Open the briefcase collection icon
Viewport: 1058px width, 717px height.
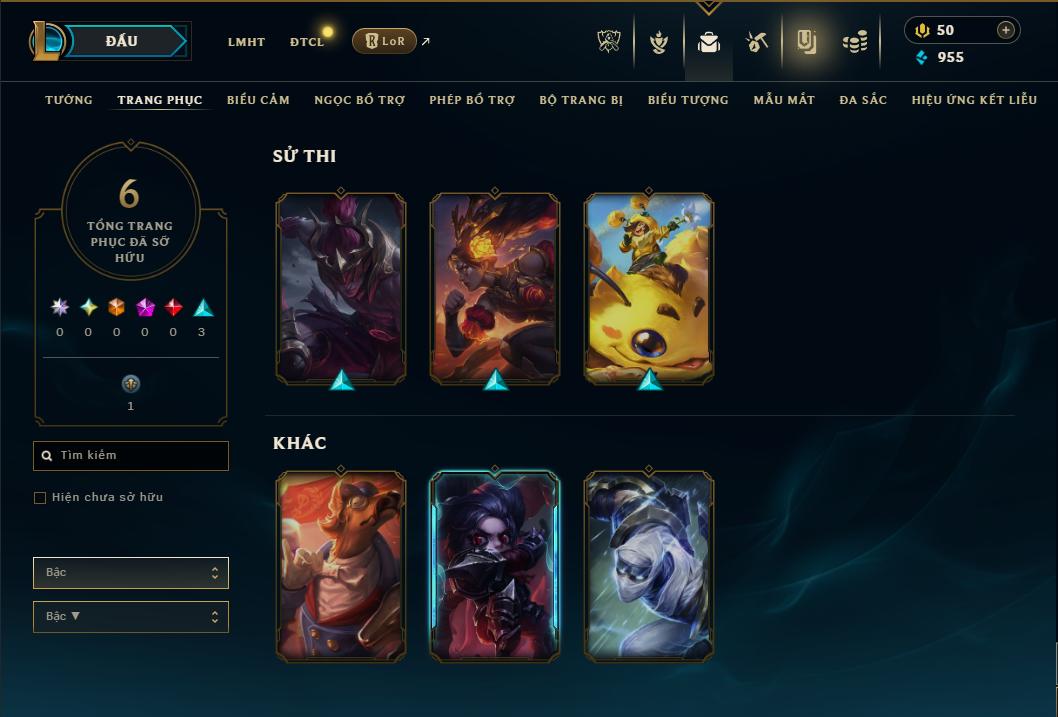(x=709, y=42)
